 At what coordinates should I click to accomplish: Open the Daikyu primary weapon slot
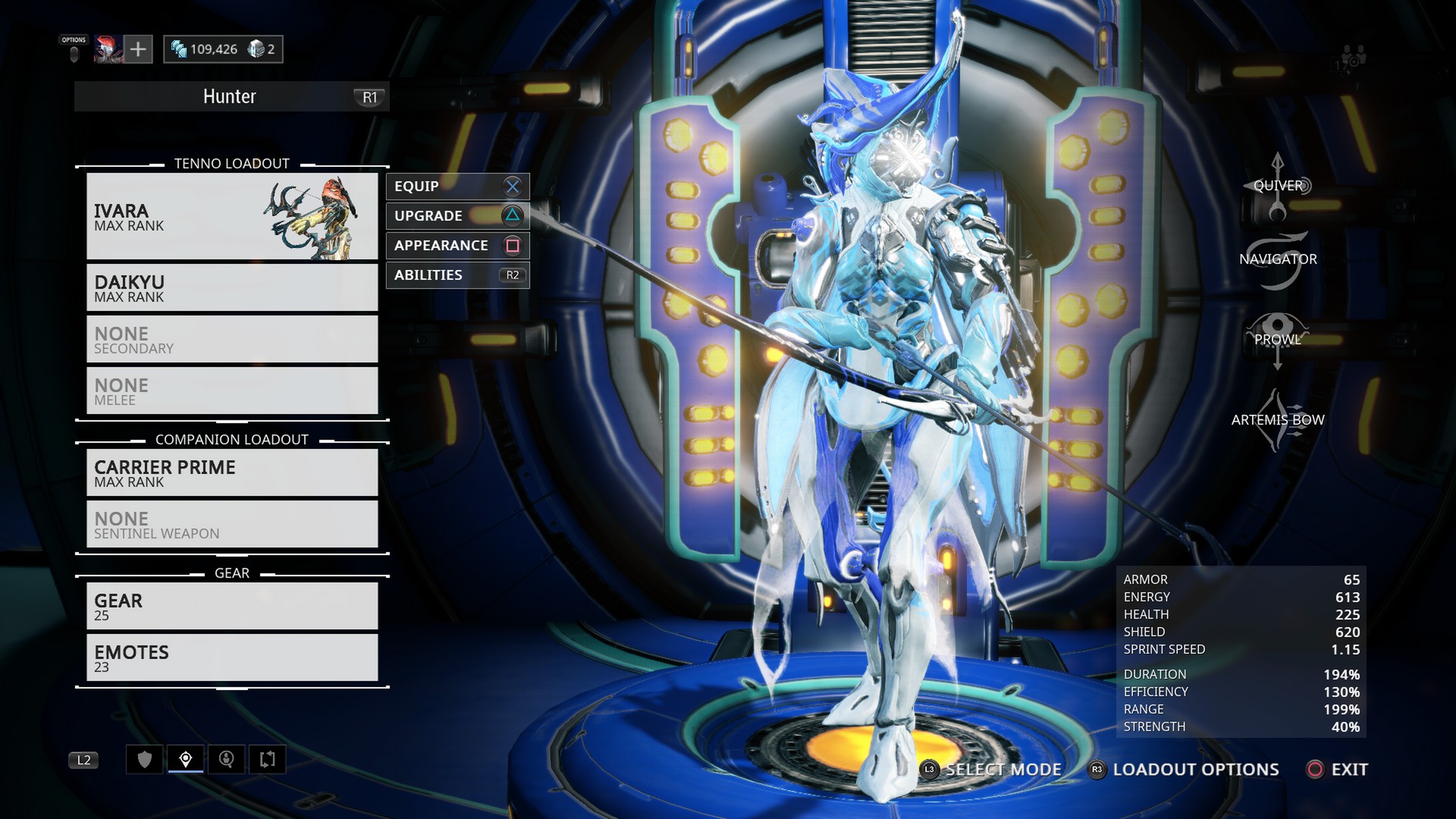[232, 288]
